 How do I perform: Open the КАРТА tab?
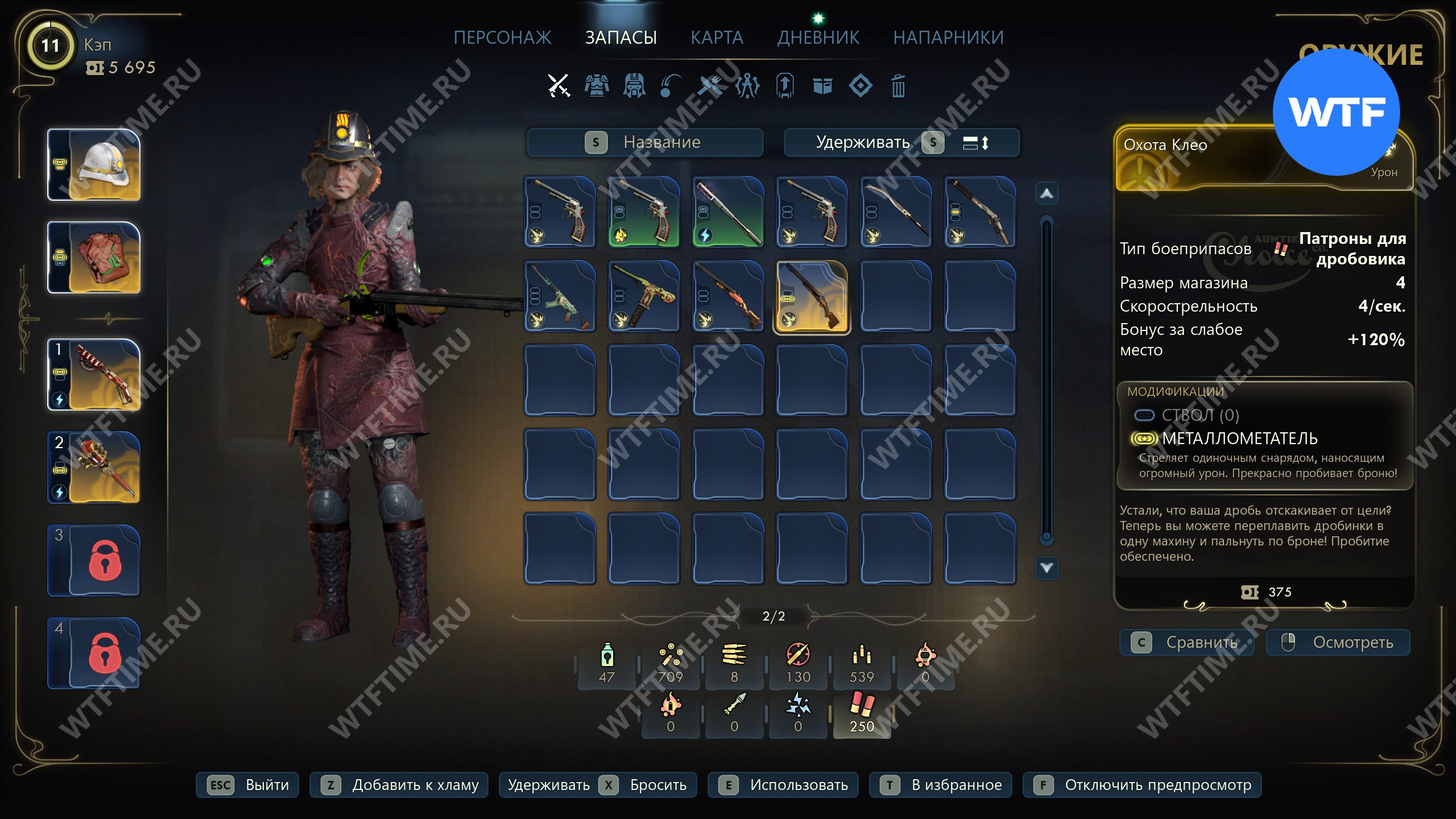[x=717, y=38]
